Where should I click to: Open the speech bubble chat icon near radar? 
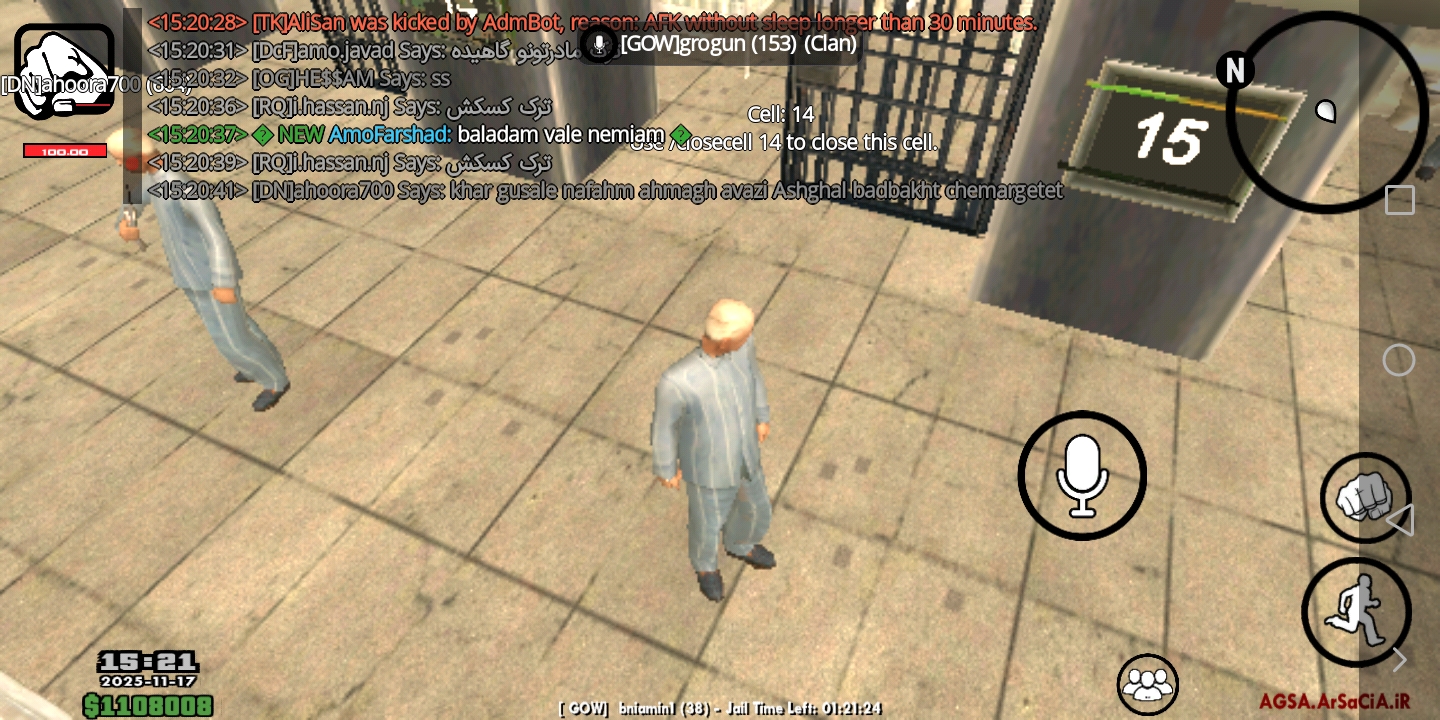[x=1327, y=111]
